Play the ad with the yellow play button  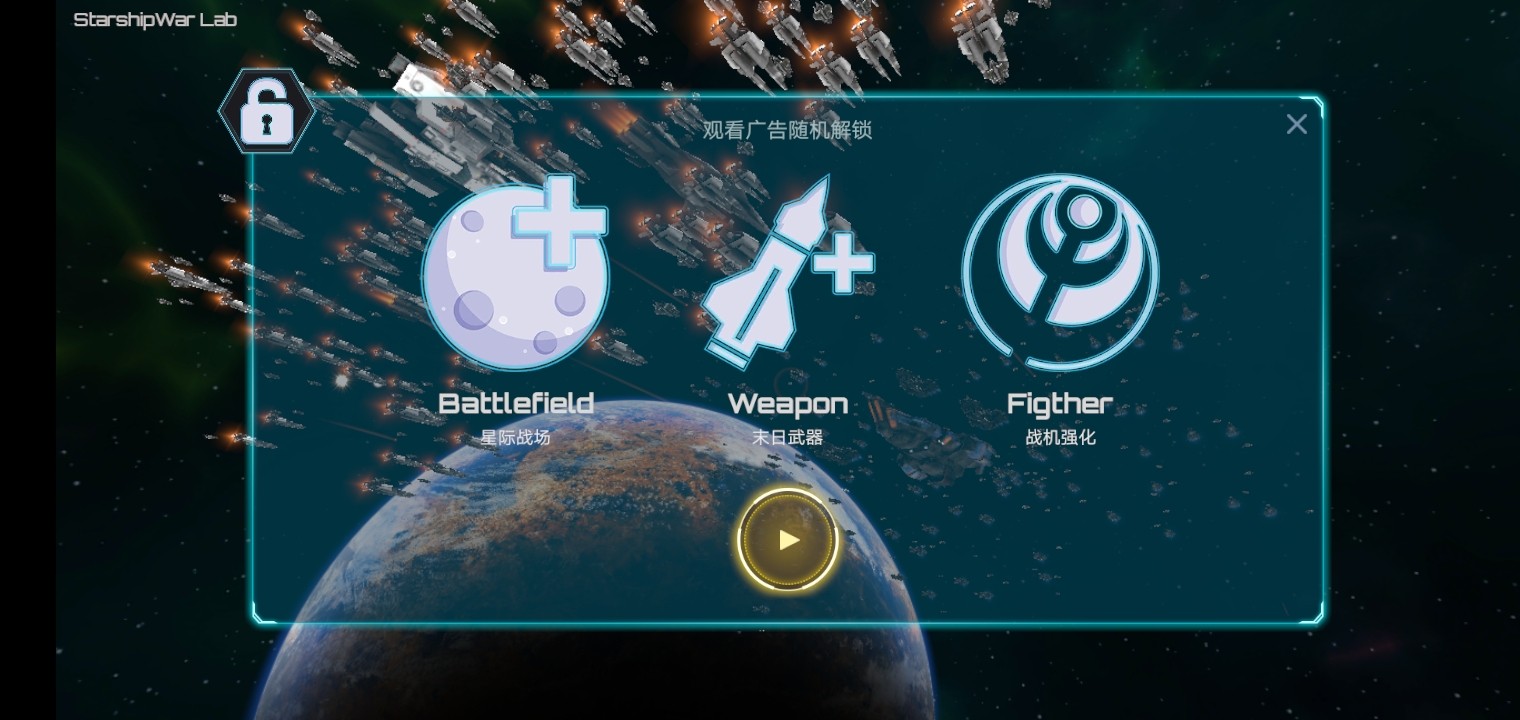(788, 540)
